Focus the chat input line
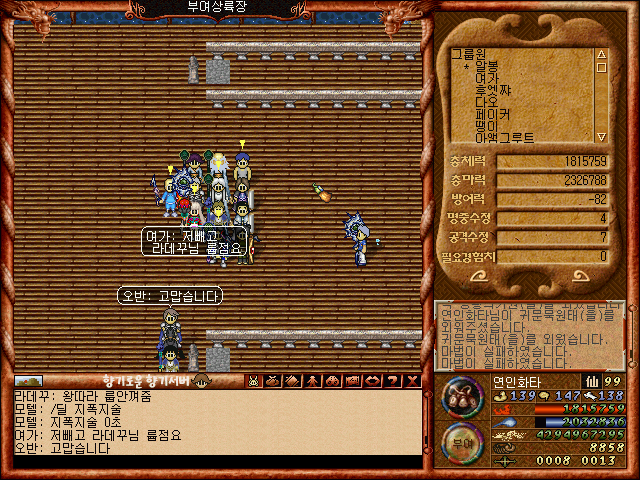640x480 pixels. point(215,462)
